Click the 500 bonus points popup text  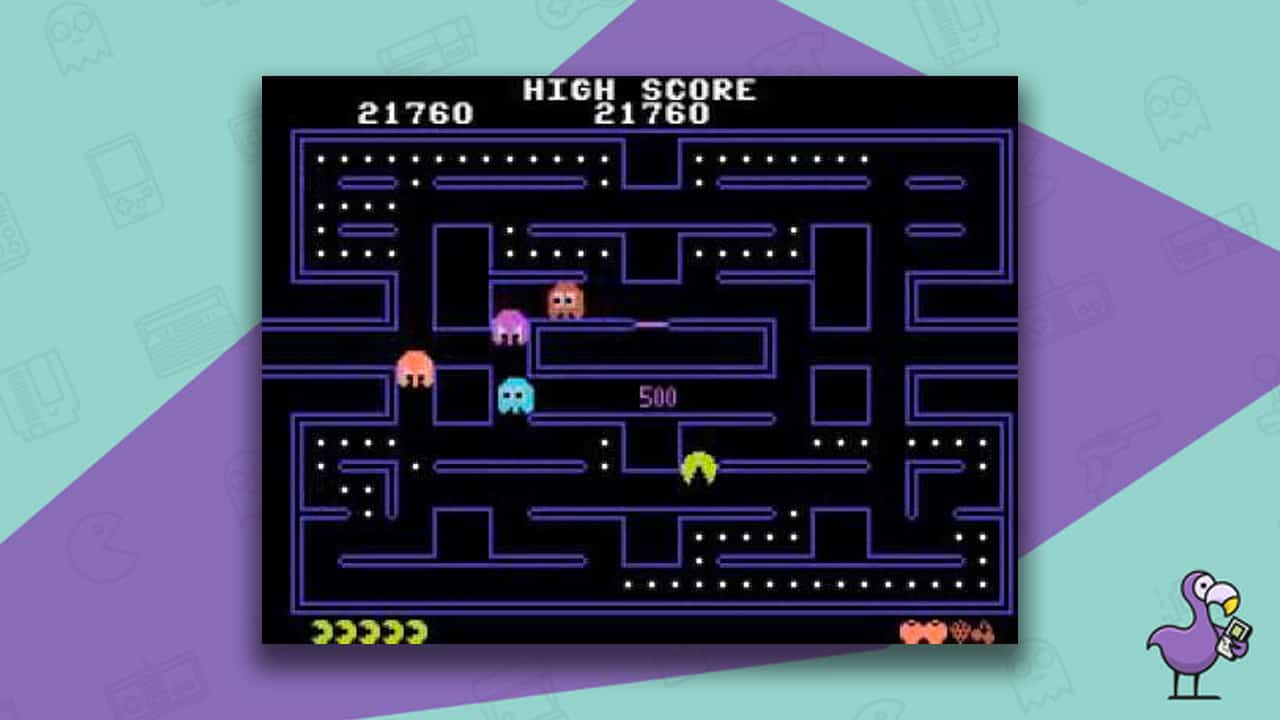659,396
